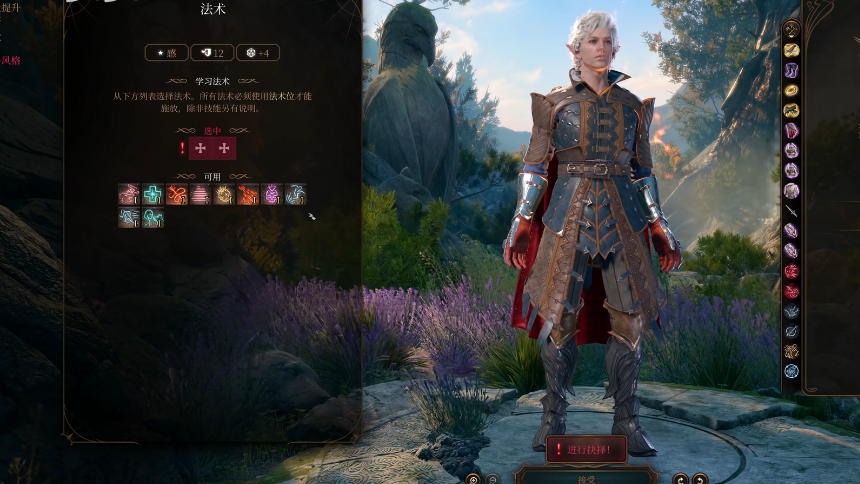Select the teal cross healing spell
Screen dimensions: 860x484
(x=153, y=195)
